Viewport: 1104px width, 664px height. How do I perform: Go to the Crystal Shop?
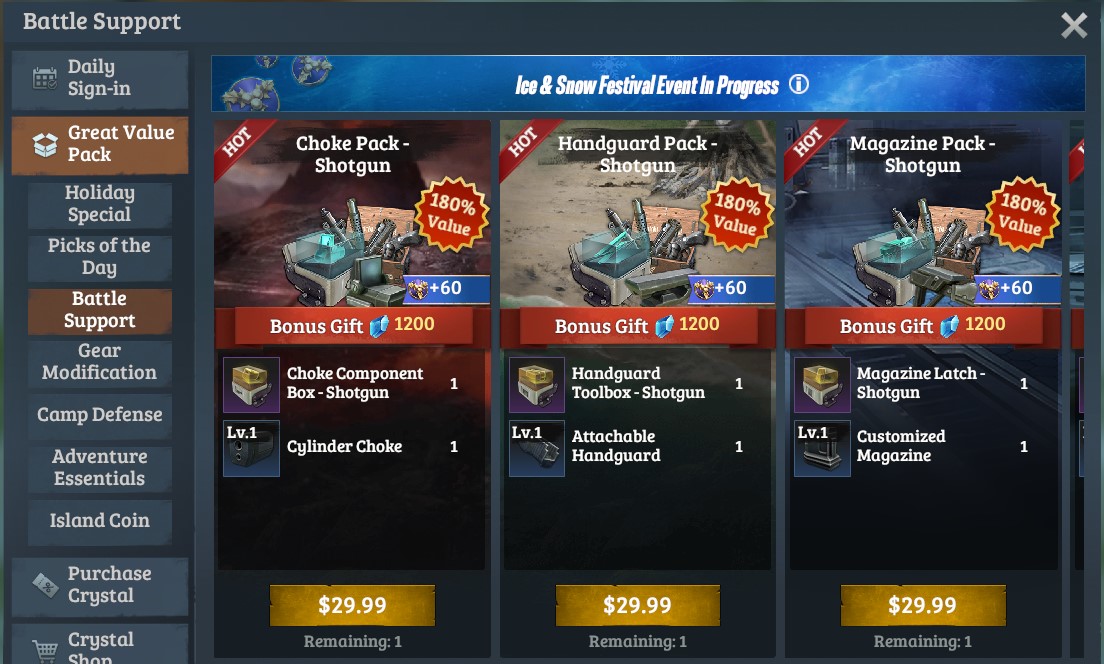(99, 645)
